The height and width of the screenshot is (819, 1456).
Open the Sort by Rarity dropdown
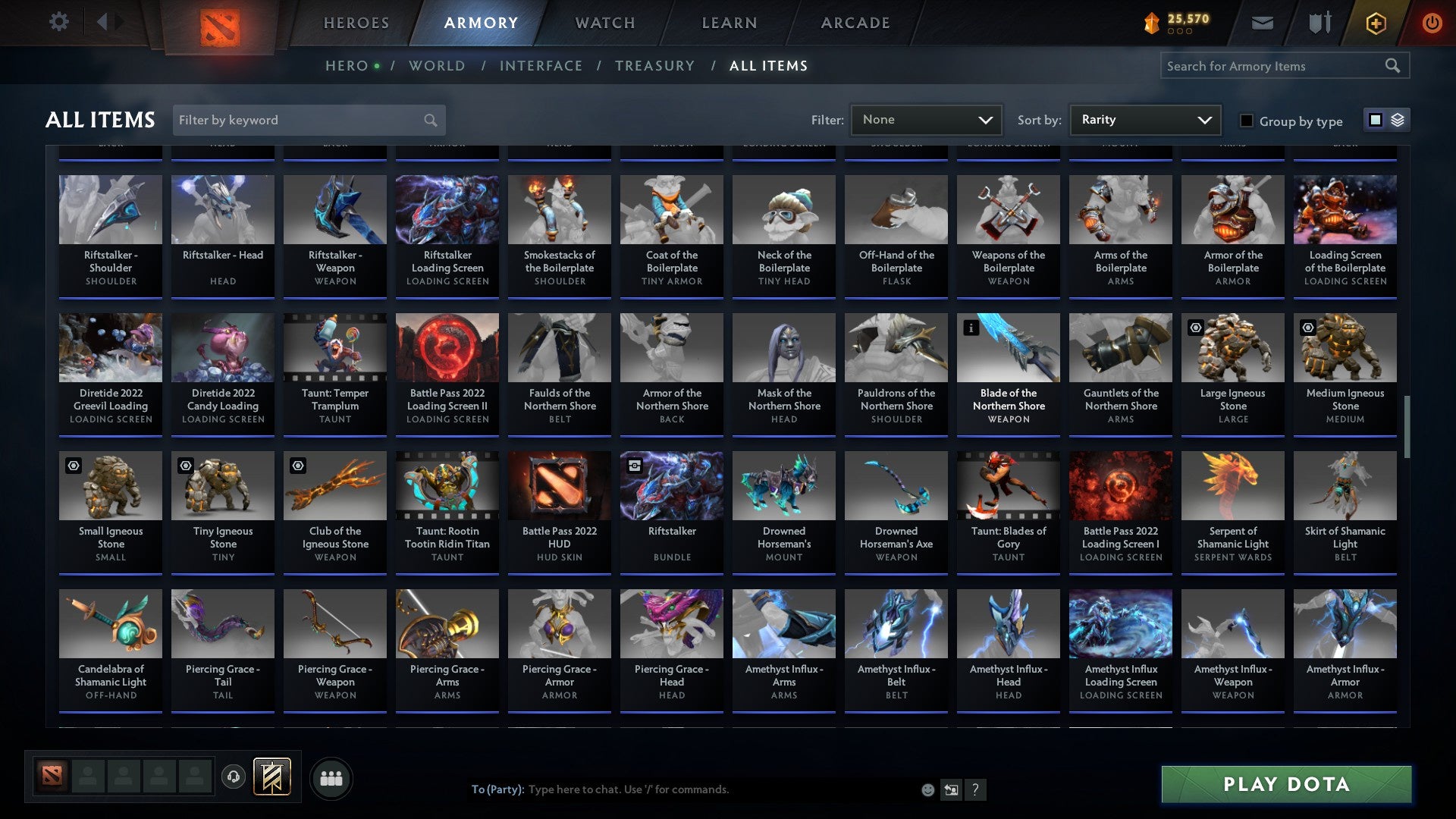point(1144,119)
